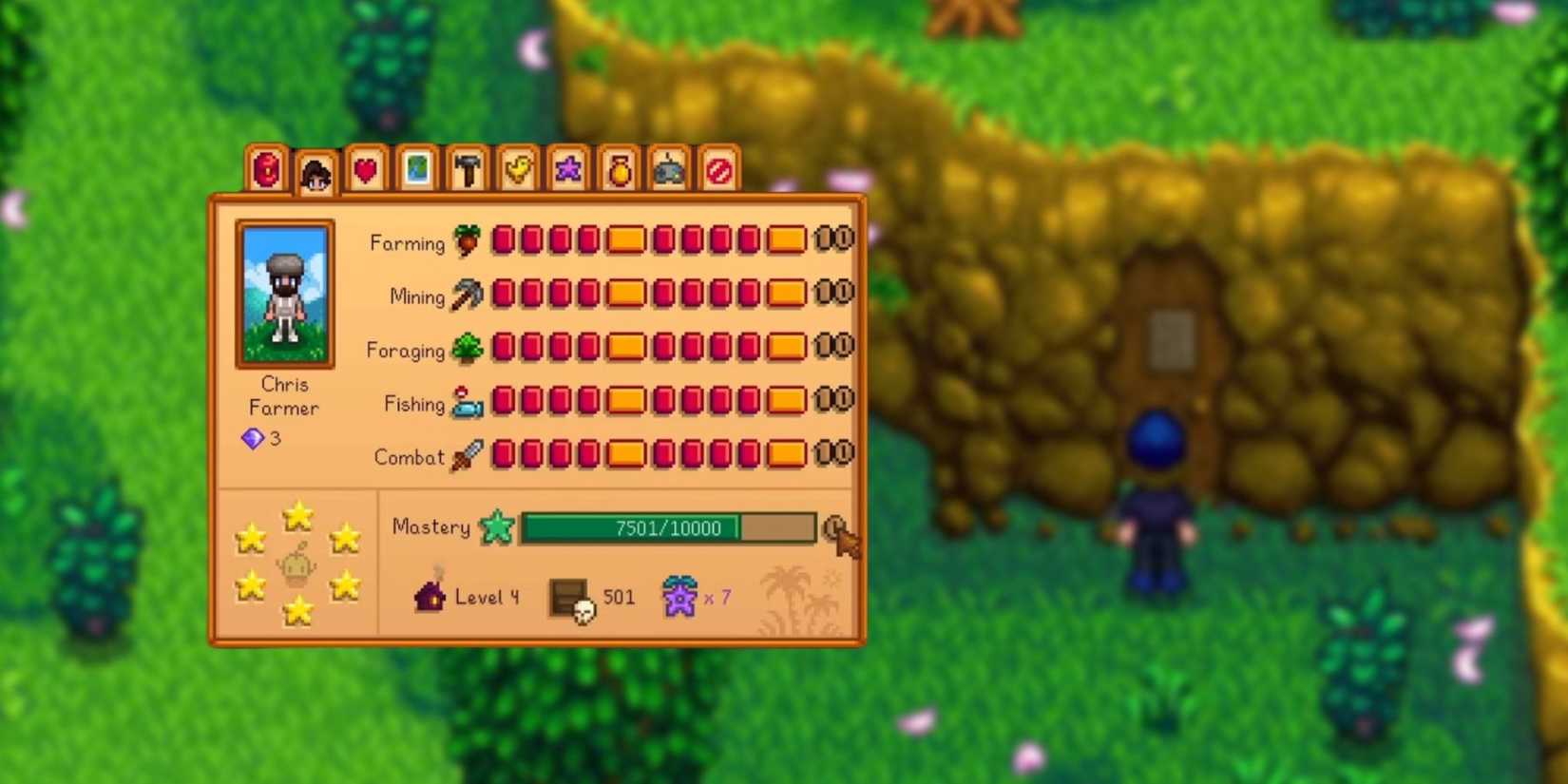Screen dimensions: 1568x784
Task: Click the green Mastery star icon
Action: coord(496,526)
